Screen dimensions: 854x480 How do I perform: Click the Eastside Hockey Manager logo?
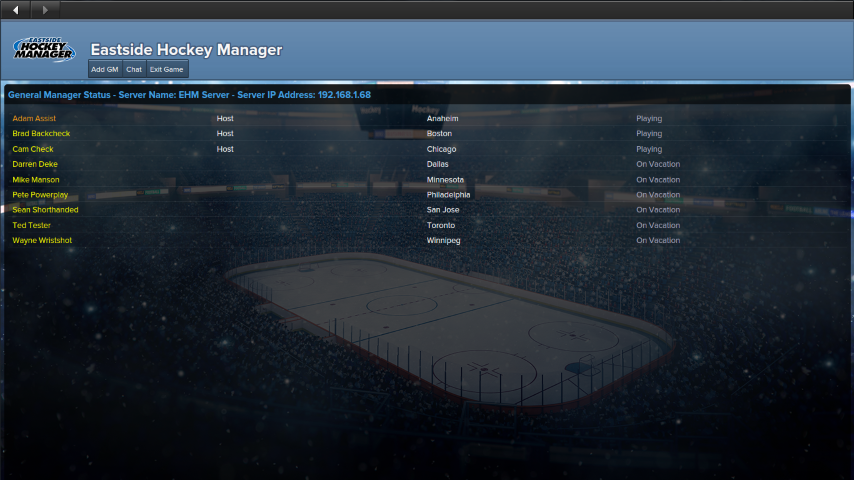[x=44, y=49]
